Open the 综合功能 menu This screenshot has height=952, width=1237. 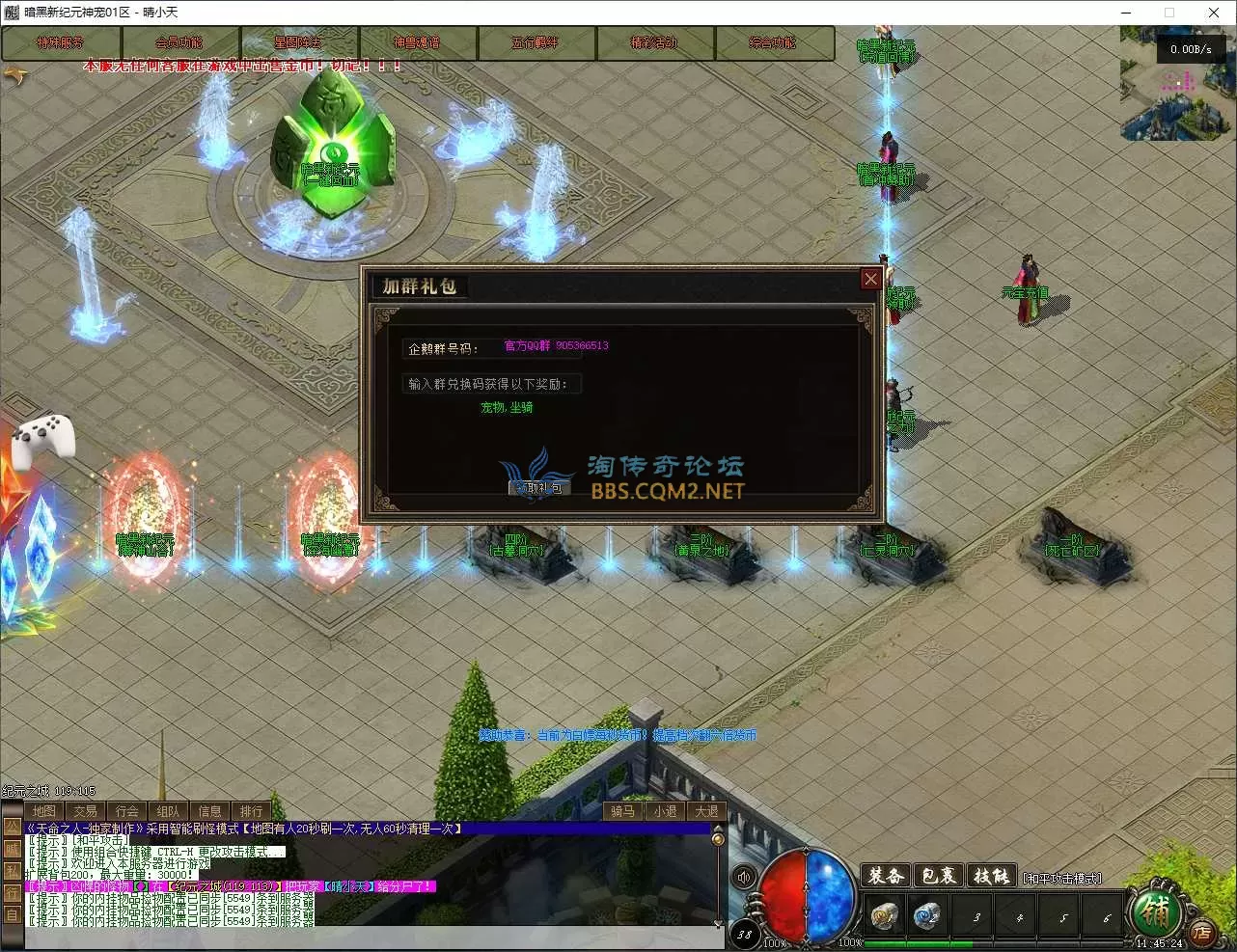773,43
